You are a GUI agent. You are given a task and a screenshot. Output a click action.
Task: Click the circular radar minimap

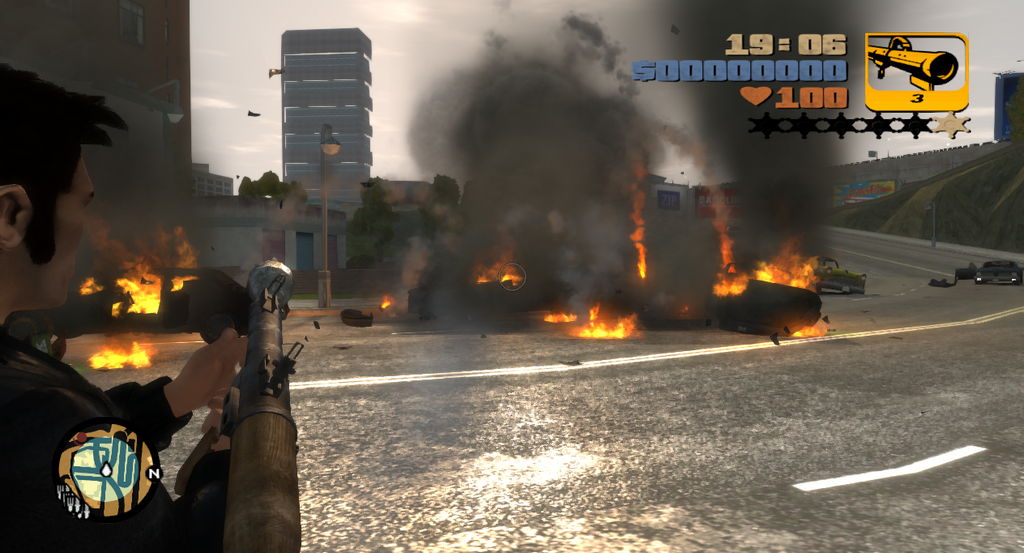coord(107,470)
